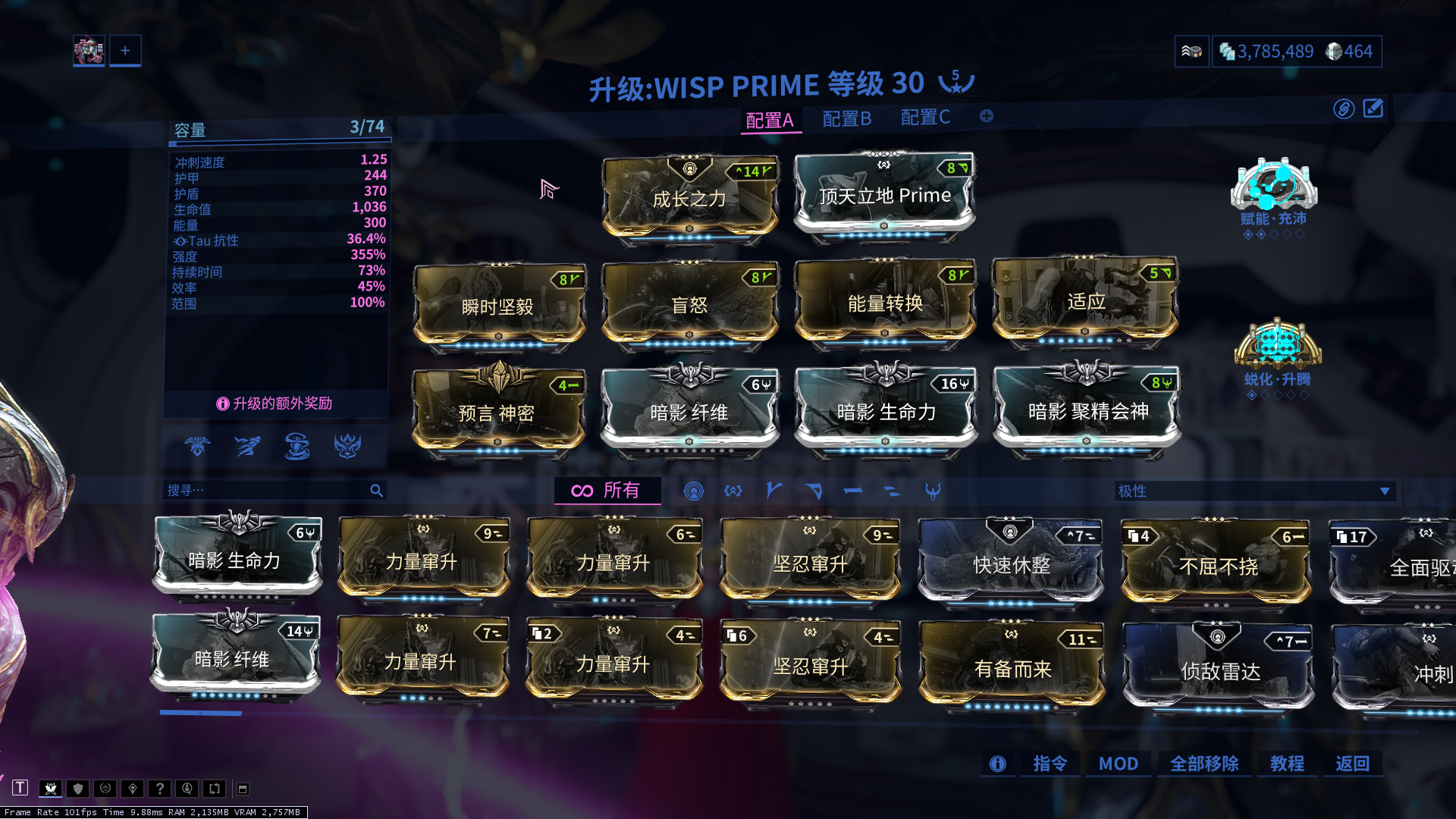The width and height of the screenshot is (1456, 819).
Task: Open the 教程 tutorial
Action: point(1287,764)
